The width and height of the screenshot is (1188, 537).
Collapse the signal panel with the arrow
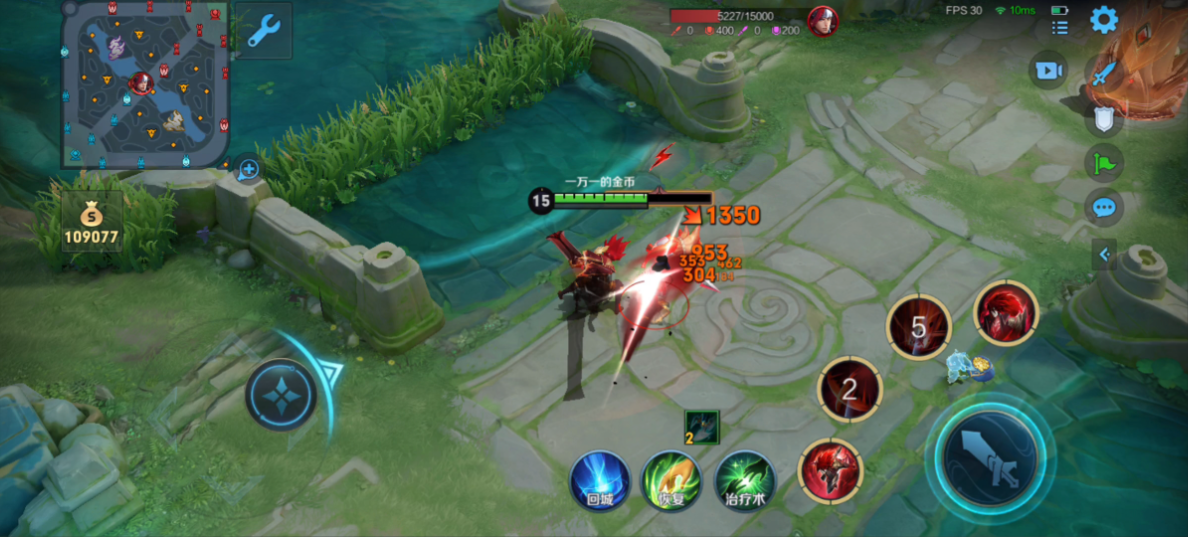[1104, 254]
